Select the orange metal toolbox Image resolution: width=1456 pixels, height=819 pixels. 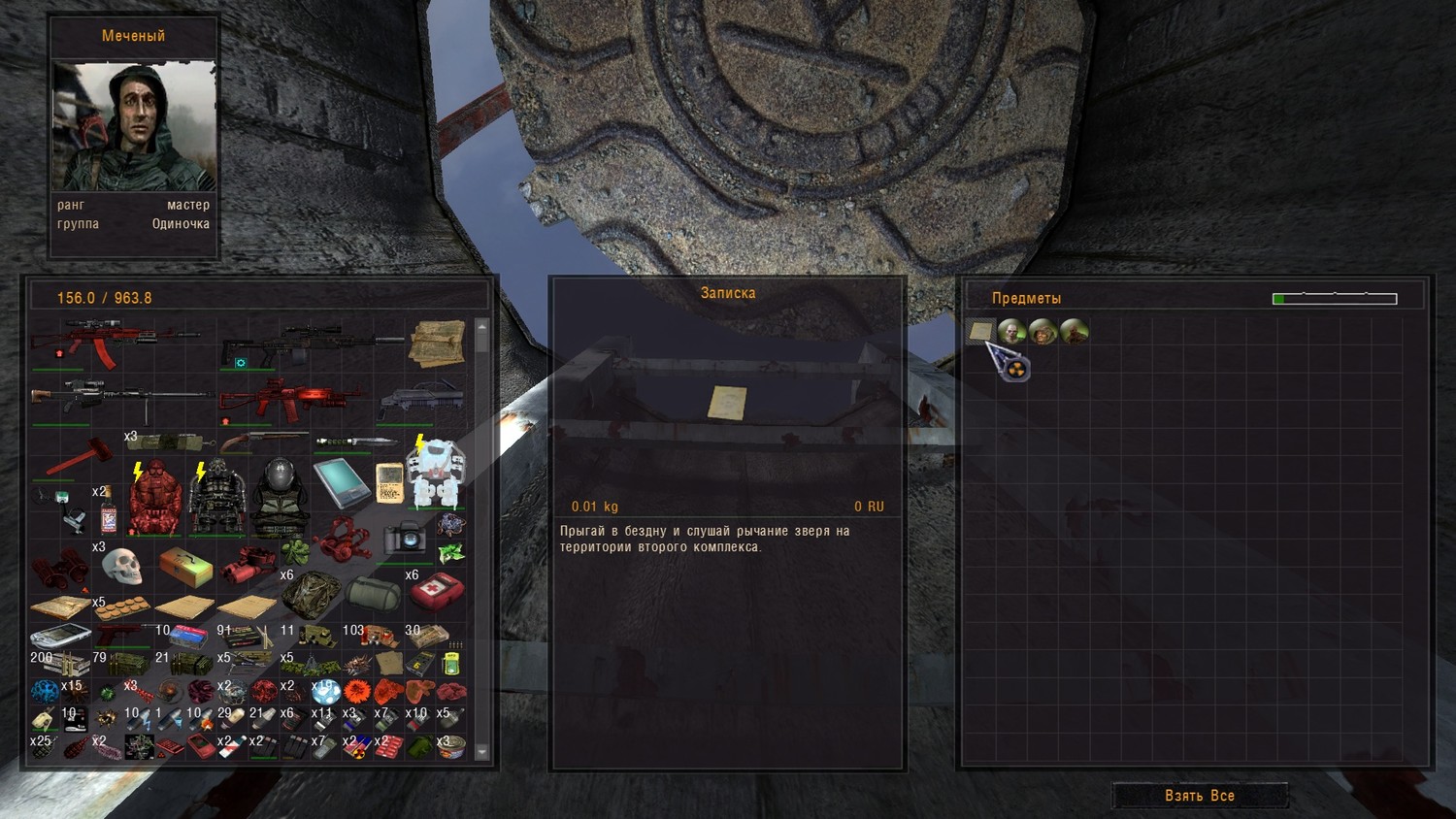point(184,566)
